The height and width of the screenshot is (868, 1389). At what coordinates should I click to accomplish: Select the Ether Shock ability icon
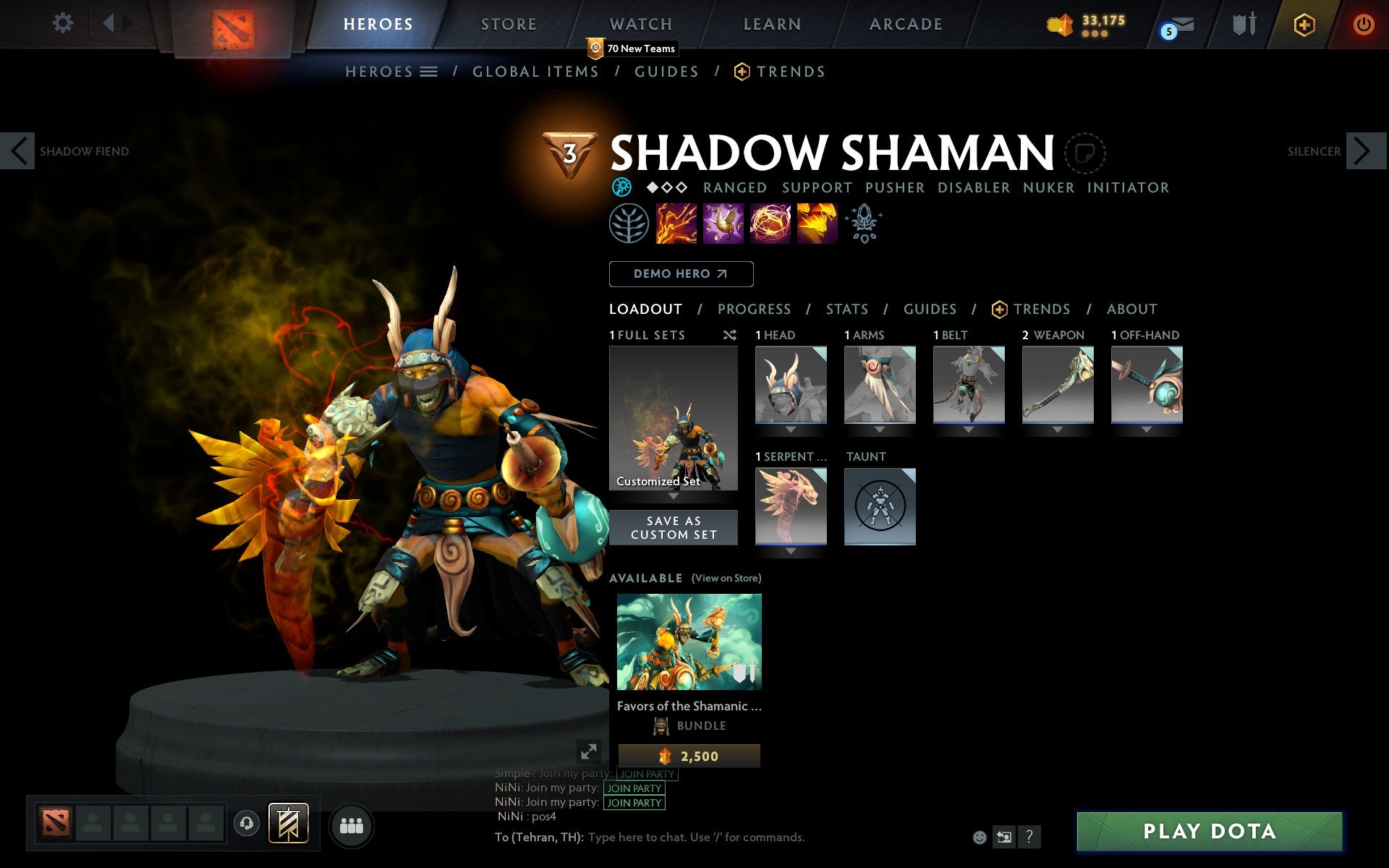point(676,224)
